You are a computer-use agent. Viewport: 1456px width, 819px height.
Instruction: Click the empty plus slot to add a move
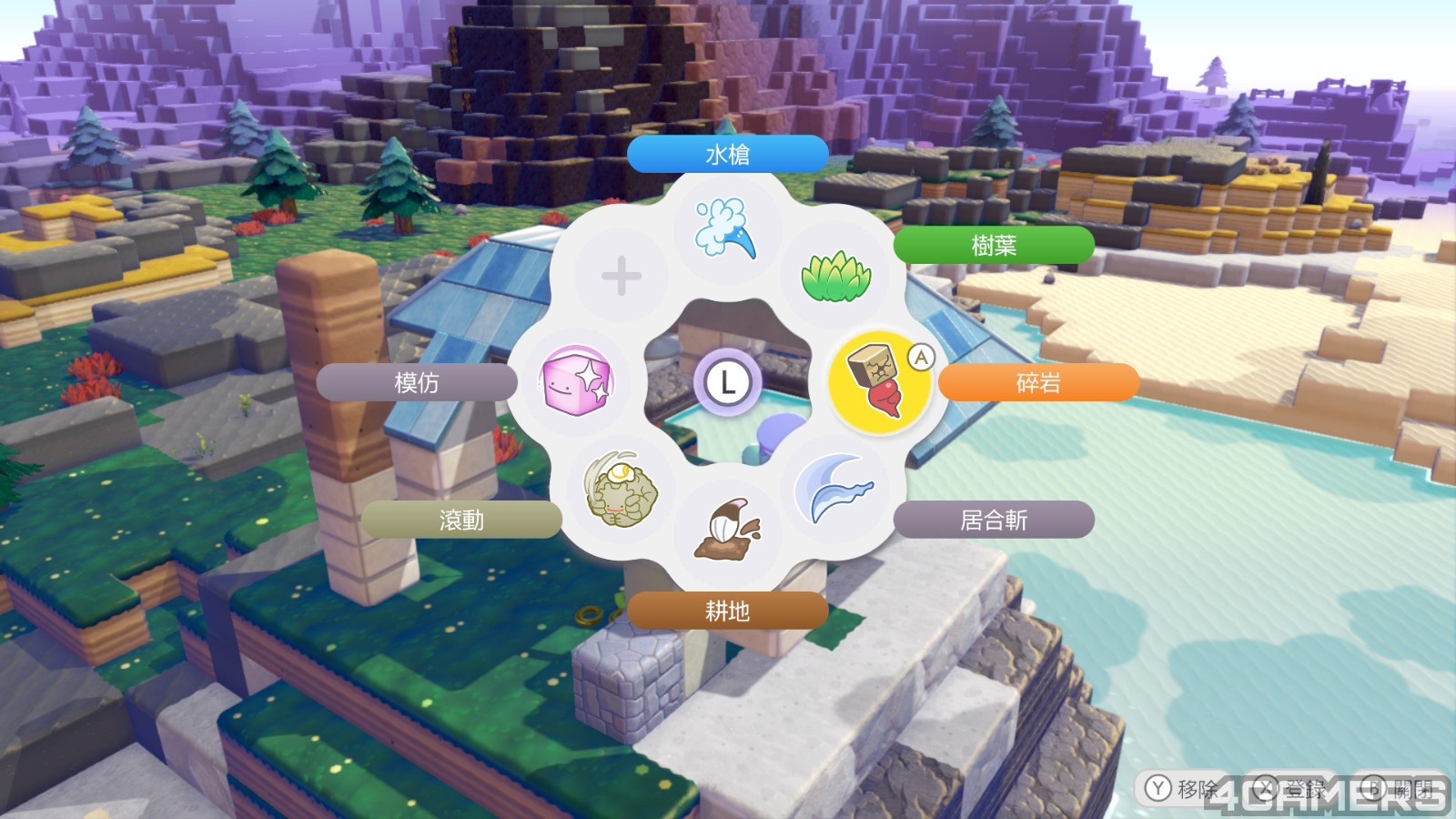(622, 276)
